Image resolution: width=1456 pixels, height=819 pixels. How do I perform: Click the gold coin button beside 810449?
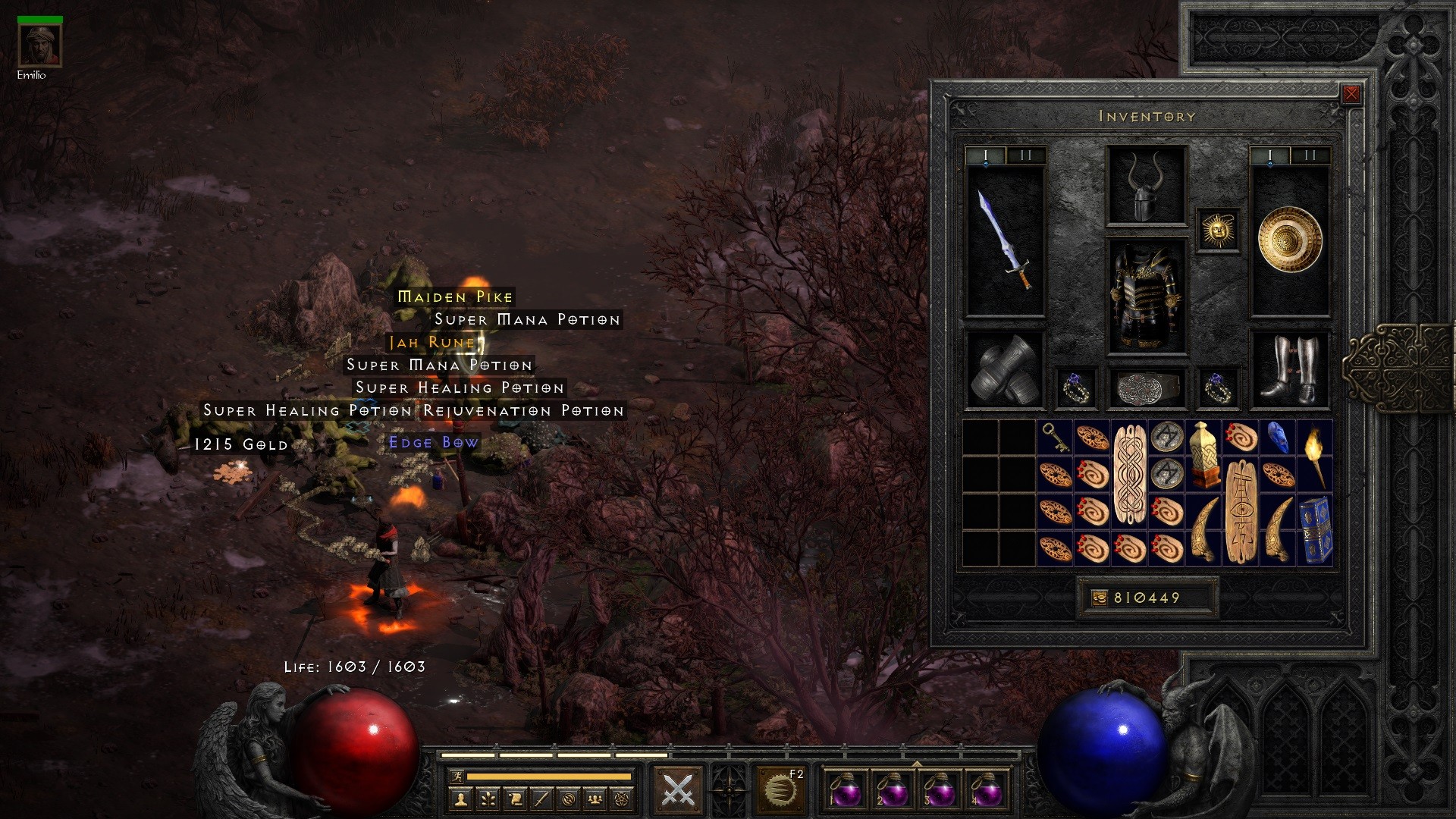tap(1099, 598)
